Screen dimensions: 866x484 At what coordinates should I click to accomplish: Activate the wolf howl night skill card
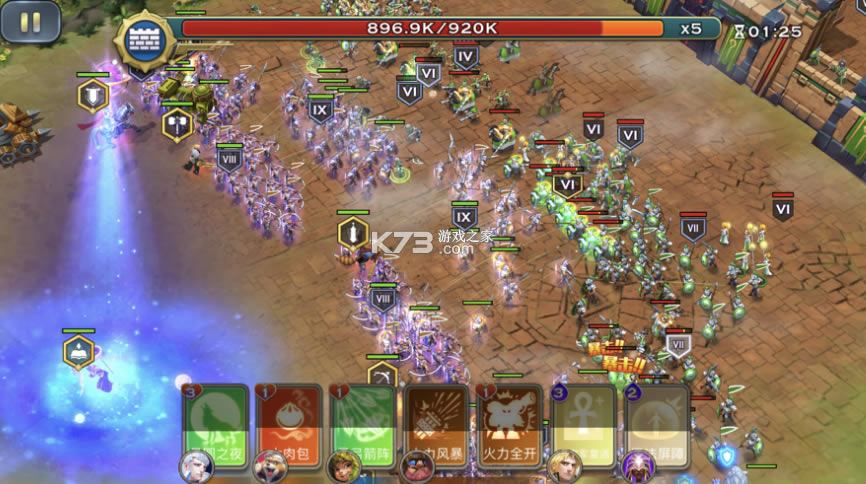(215, 423)
